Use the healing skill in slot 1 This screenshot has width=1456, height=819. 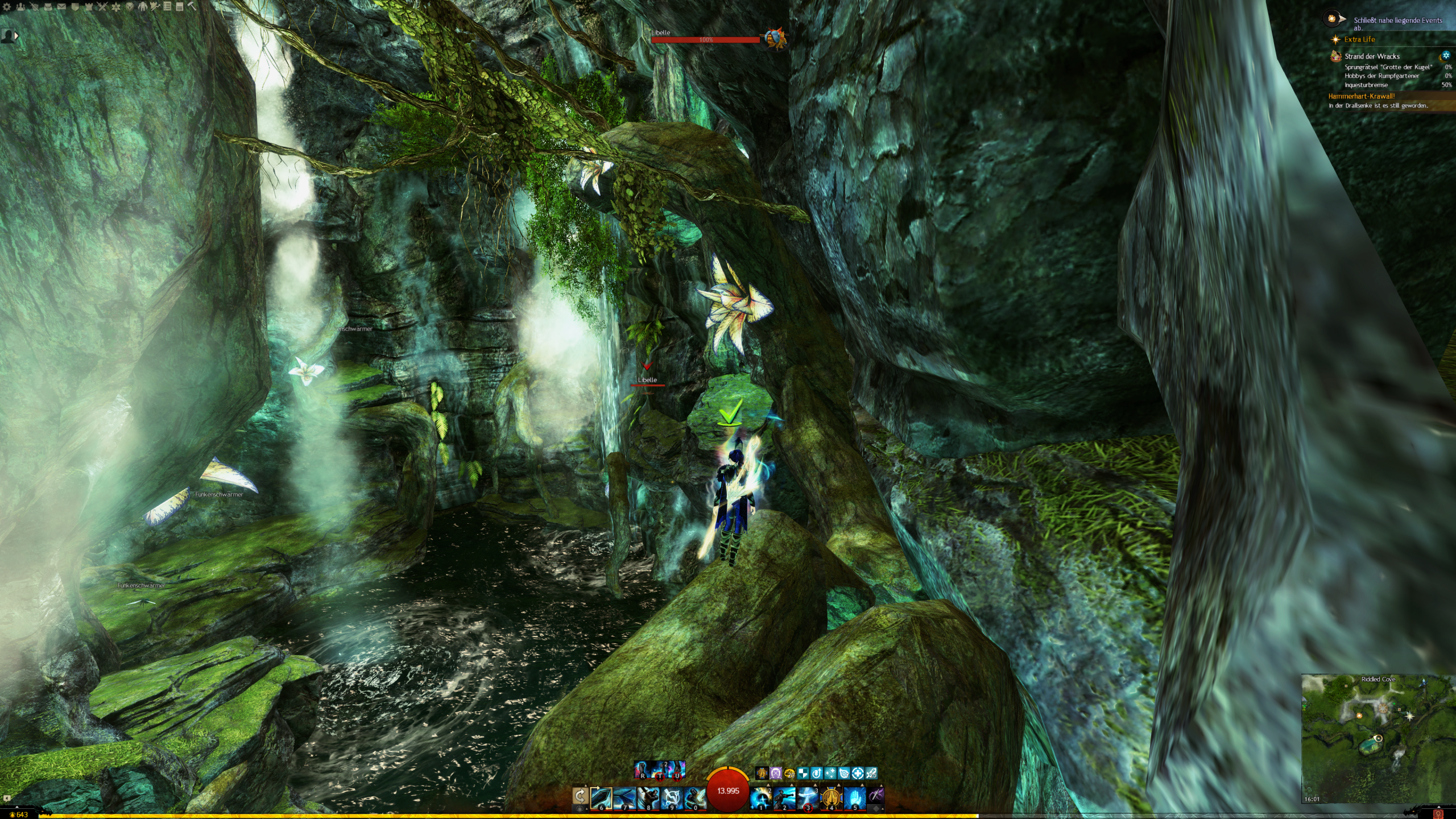(760, 797)
